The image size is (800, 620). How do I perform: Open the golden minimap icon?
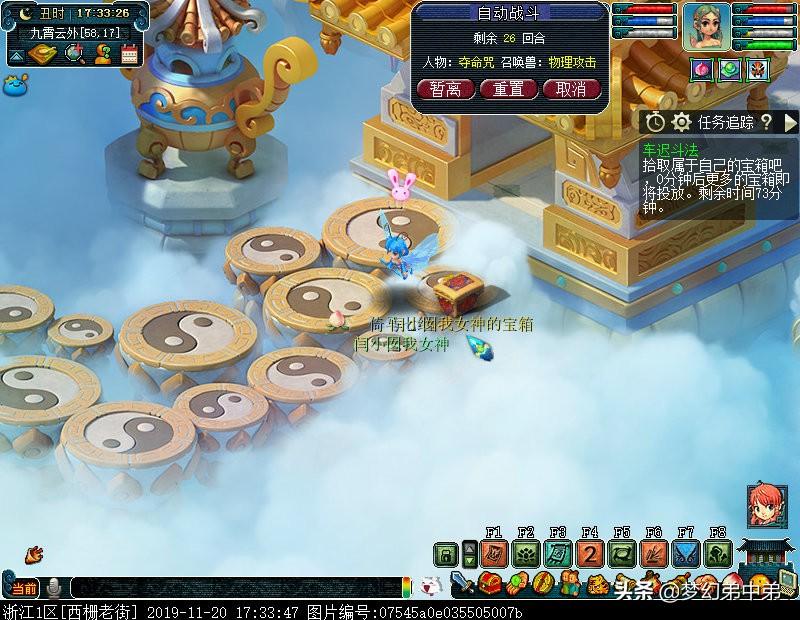click(41, 54)
